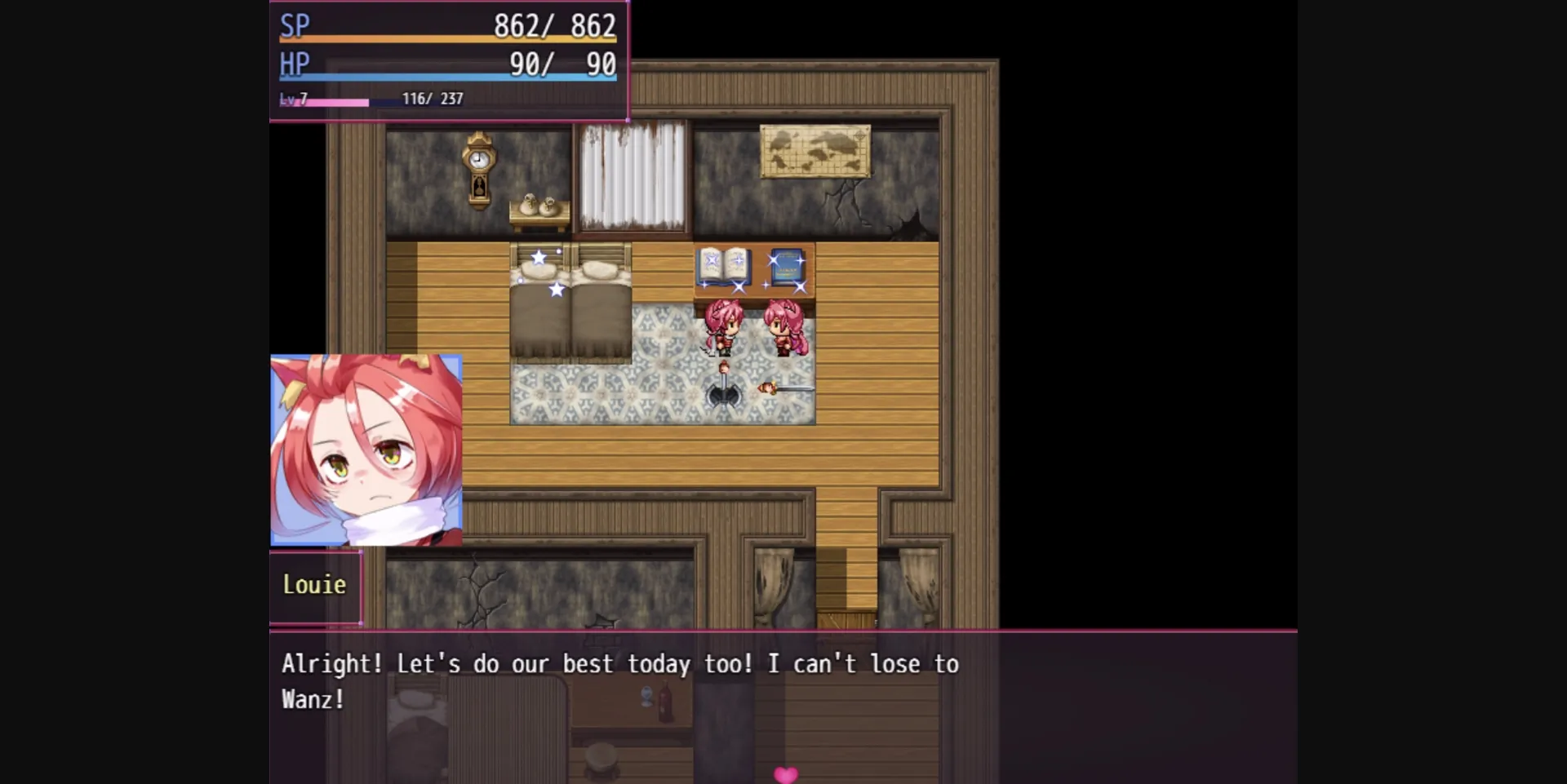Select the Louie name box
The image size is (1567, 784).
pos(315,584)
